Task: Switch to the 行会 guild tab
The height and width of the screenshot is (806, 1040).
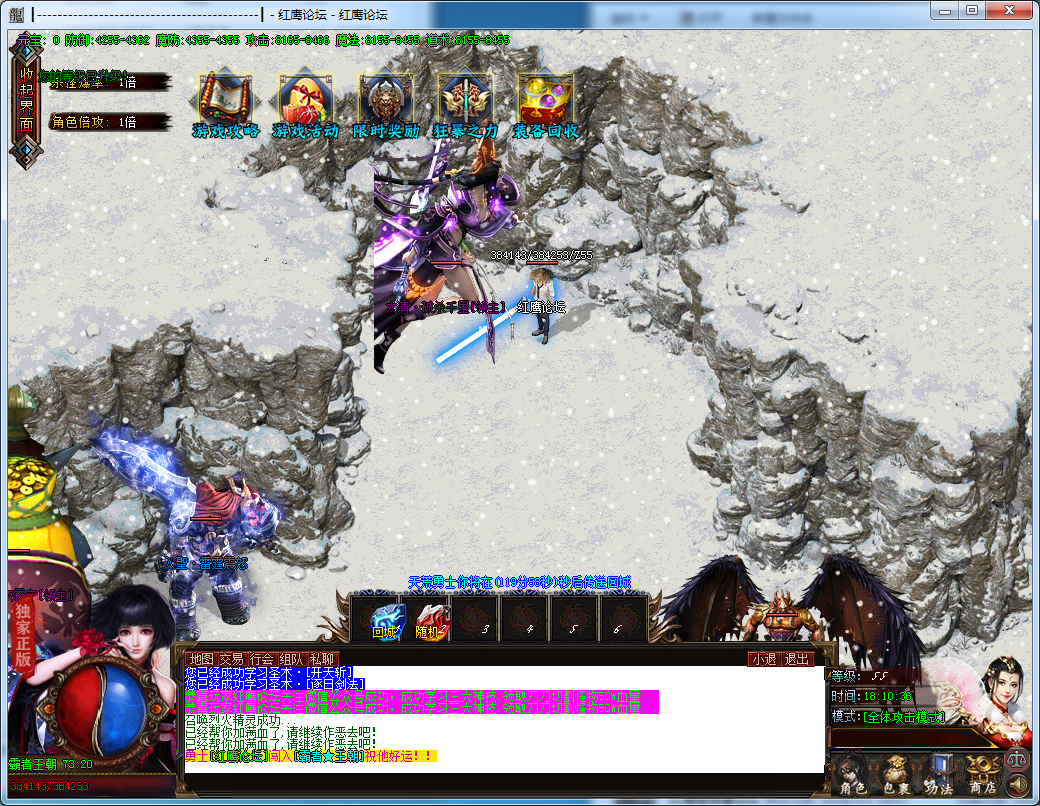Action: coord(262,659)
